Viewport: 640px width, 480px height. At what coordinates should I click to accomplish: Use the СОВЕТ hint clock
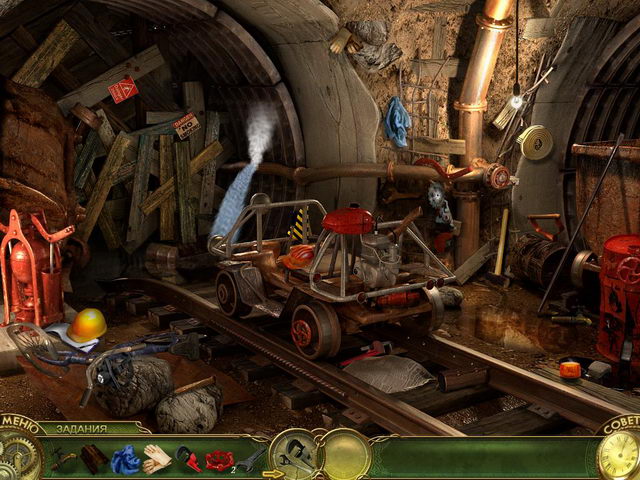click(x=618, y=455)
